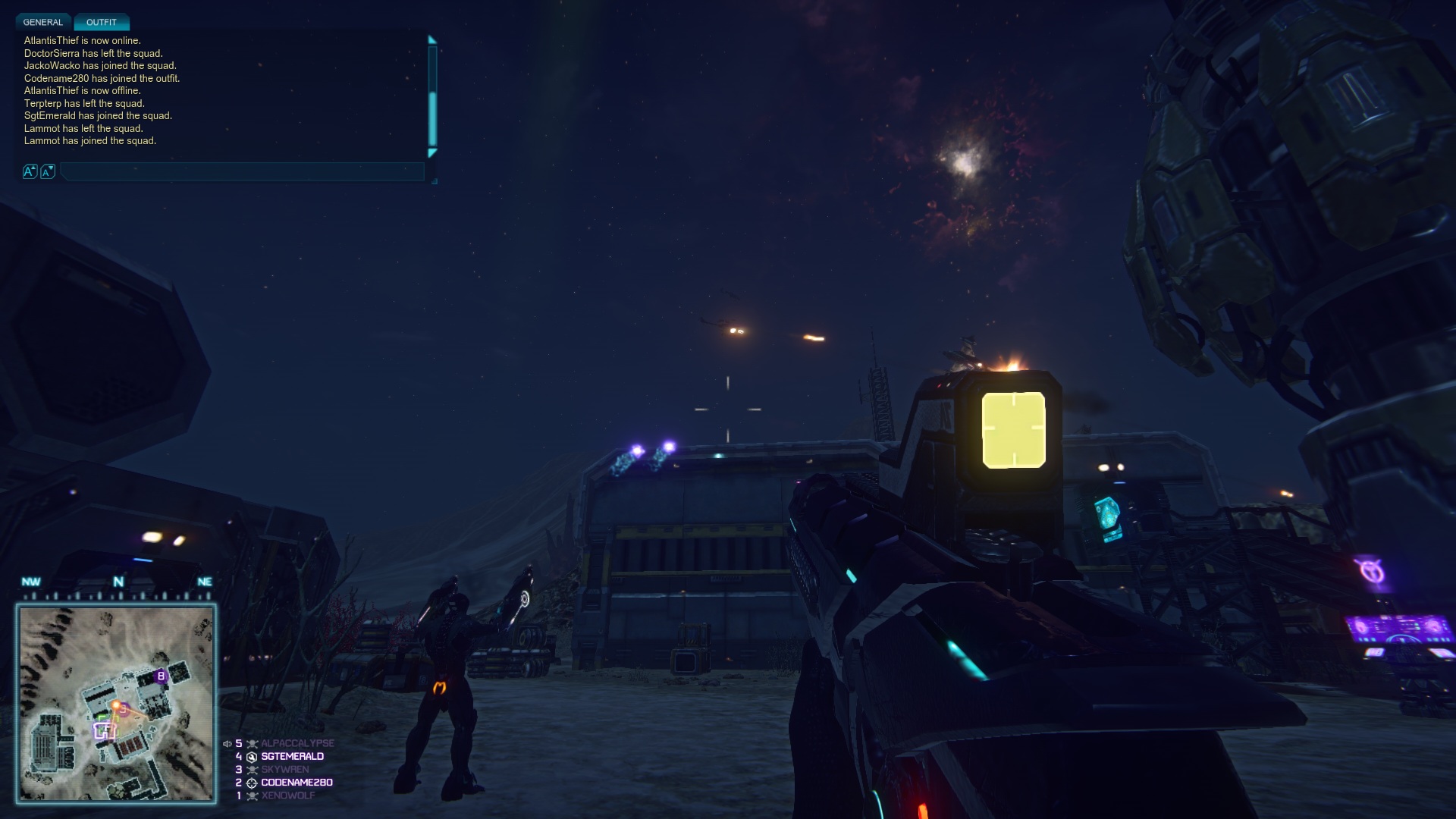Switch to the General chat tab

(x=42, y=22)
